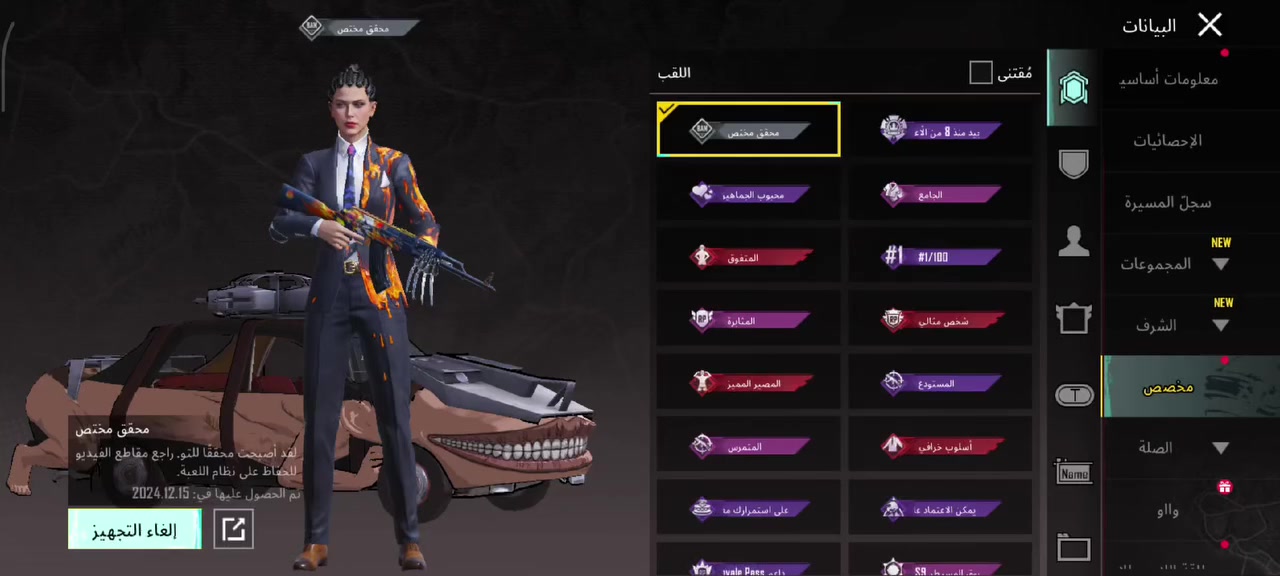Close the البيانات profile screen
Screen dimensions: 1280x576
[1210, 25]
